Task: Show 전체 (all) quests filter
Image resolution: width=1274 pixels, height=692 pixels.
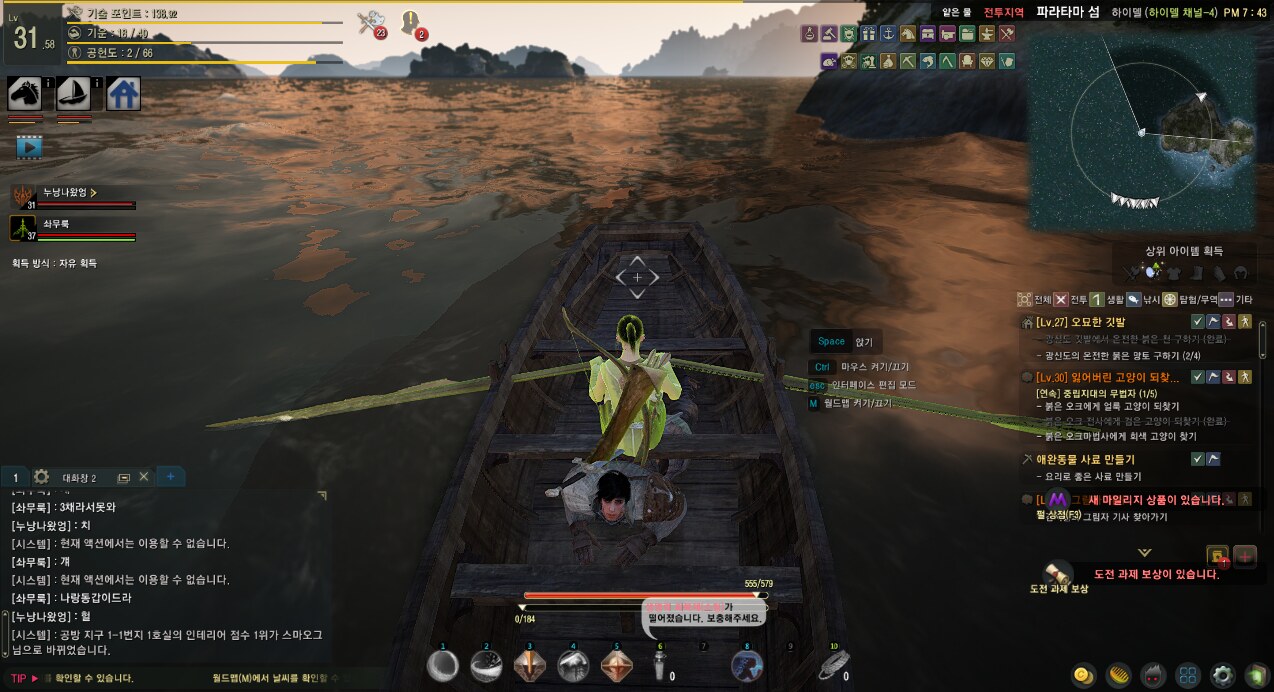Action: point(1034,299)
